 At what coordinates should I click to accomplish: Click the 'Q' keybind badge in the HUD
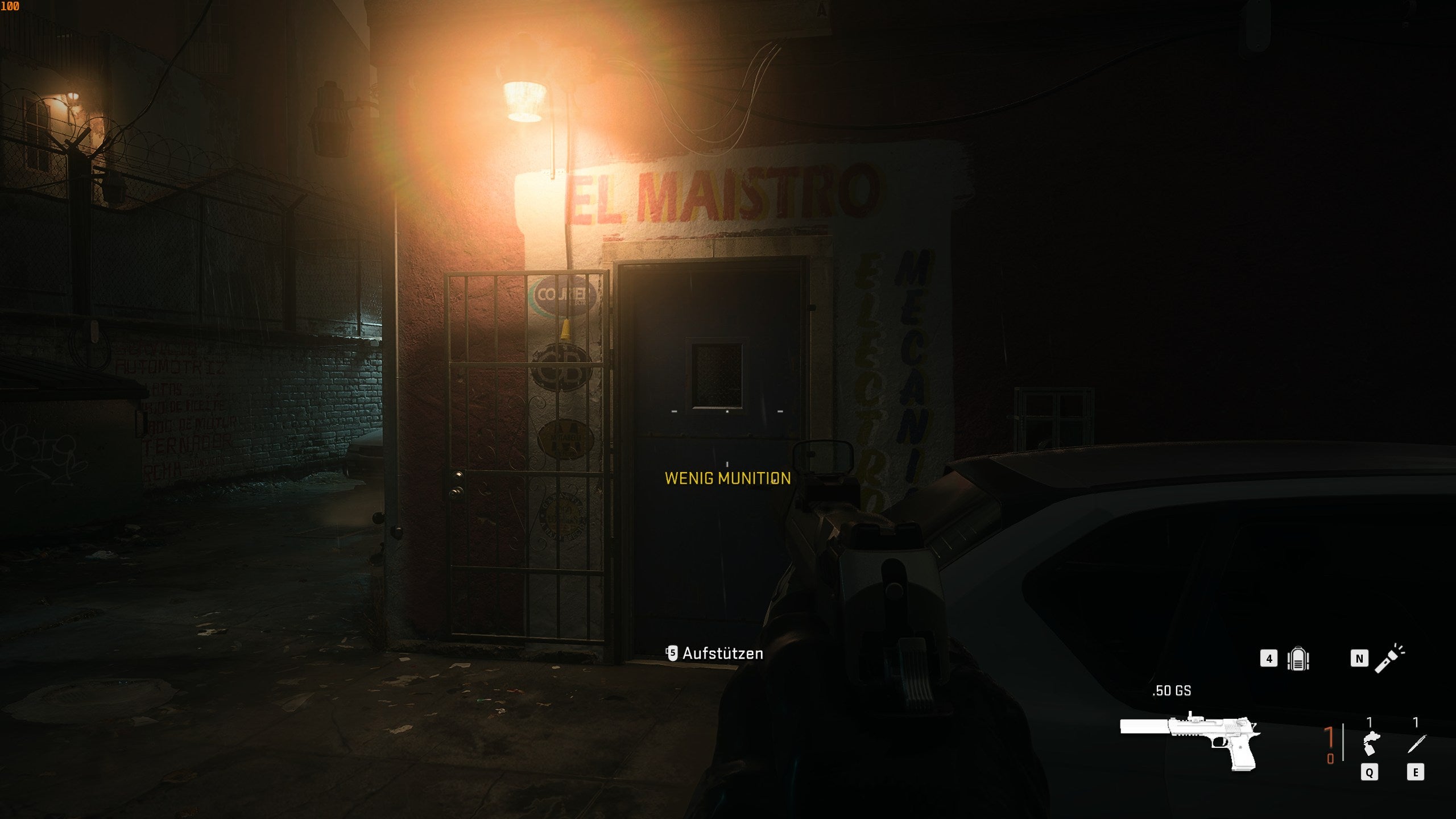1370,771
